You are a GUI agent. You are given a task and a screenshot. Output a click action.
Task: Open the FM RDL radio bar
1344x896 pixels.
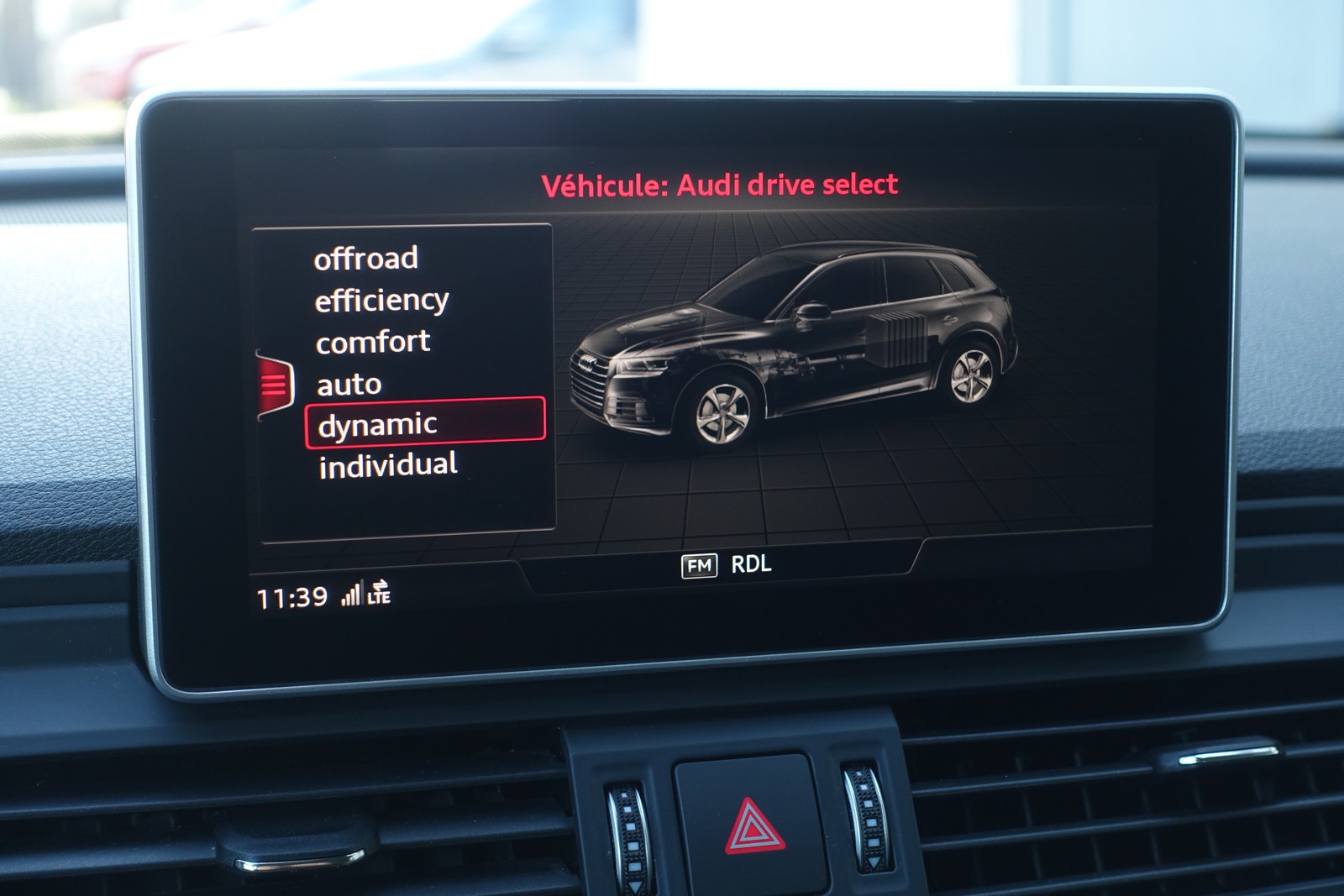[726, 565]
